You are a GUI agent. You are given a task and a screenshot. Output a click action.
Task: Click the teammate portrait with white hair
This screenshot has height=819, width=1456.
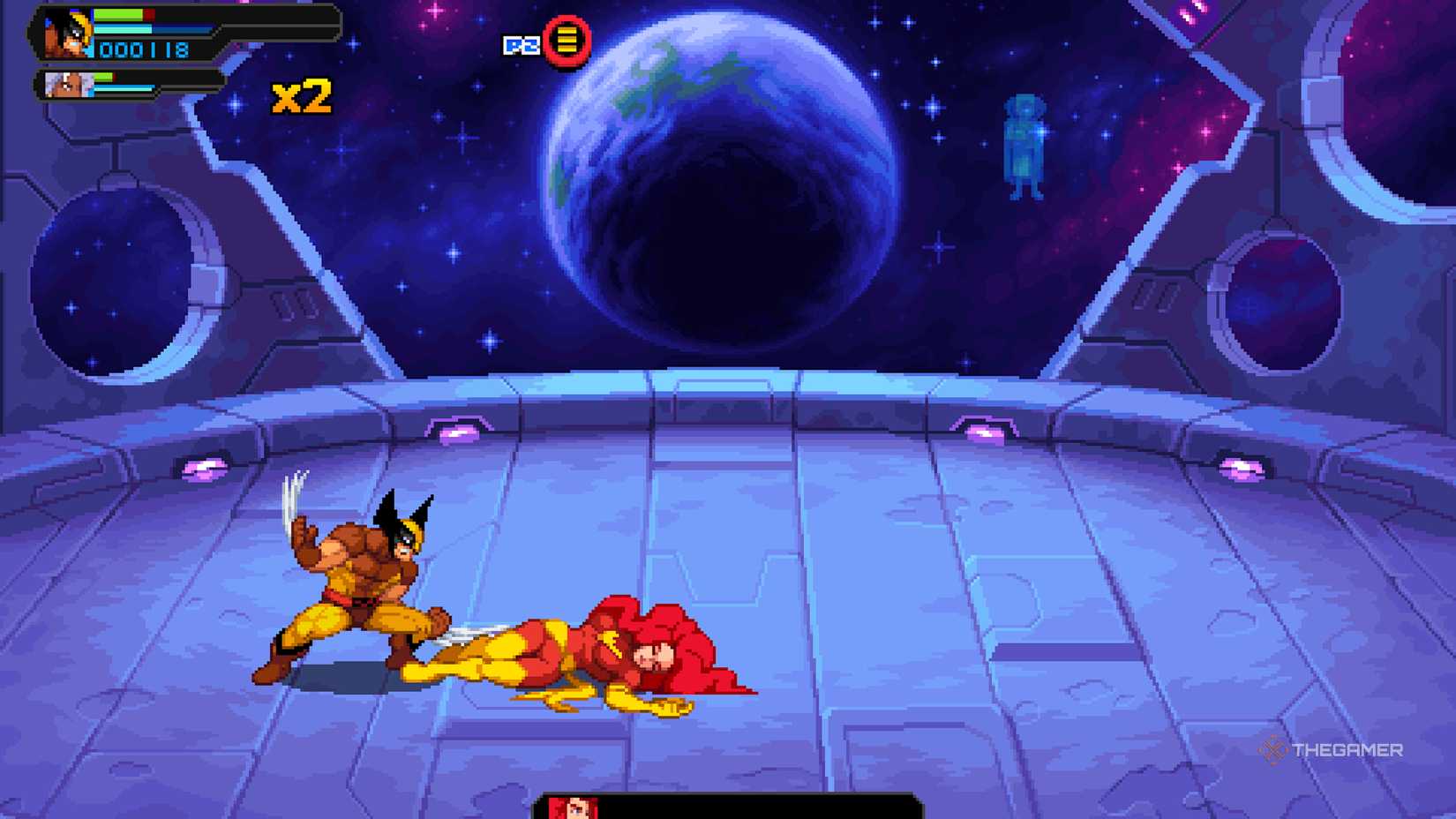[64, 86]
